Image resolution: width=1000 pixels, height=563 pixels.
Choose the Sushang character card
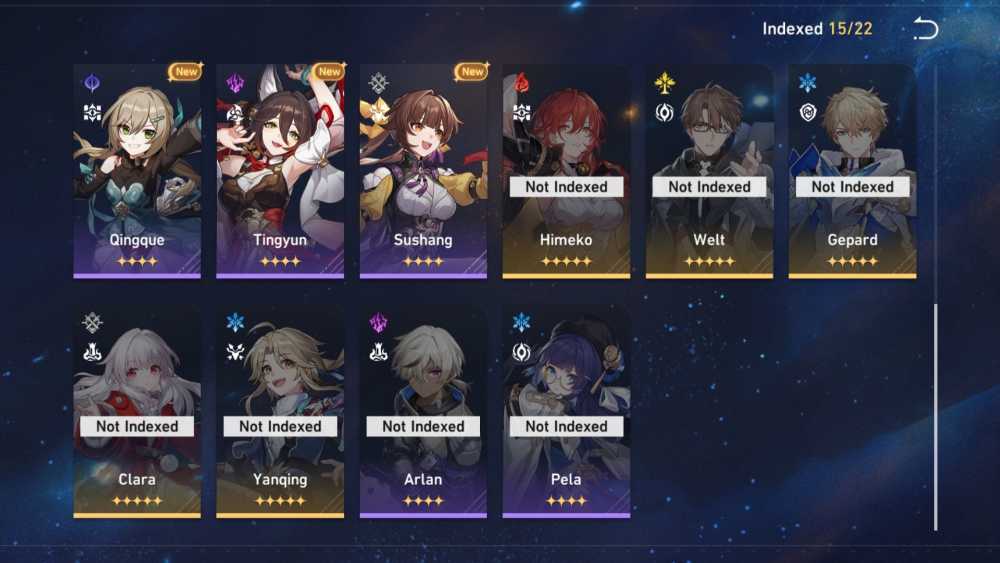[x=423, y=170]
